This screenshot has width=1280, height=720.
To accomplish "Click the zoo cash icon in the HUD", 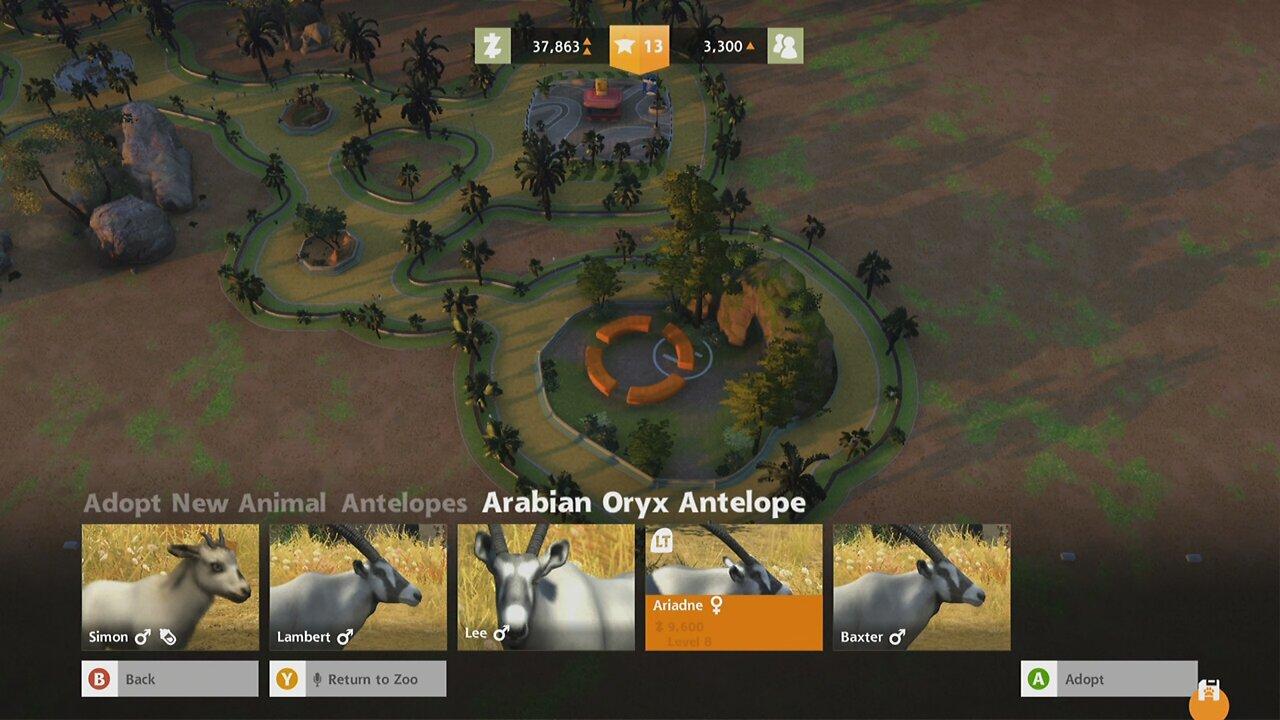I will tap(490, 45).
